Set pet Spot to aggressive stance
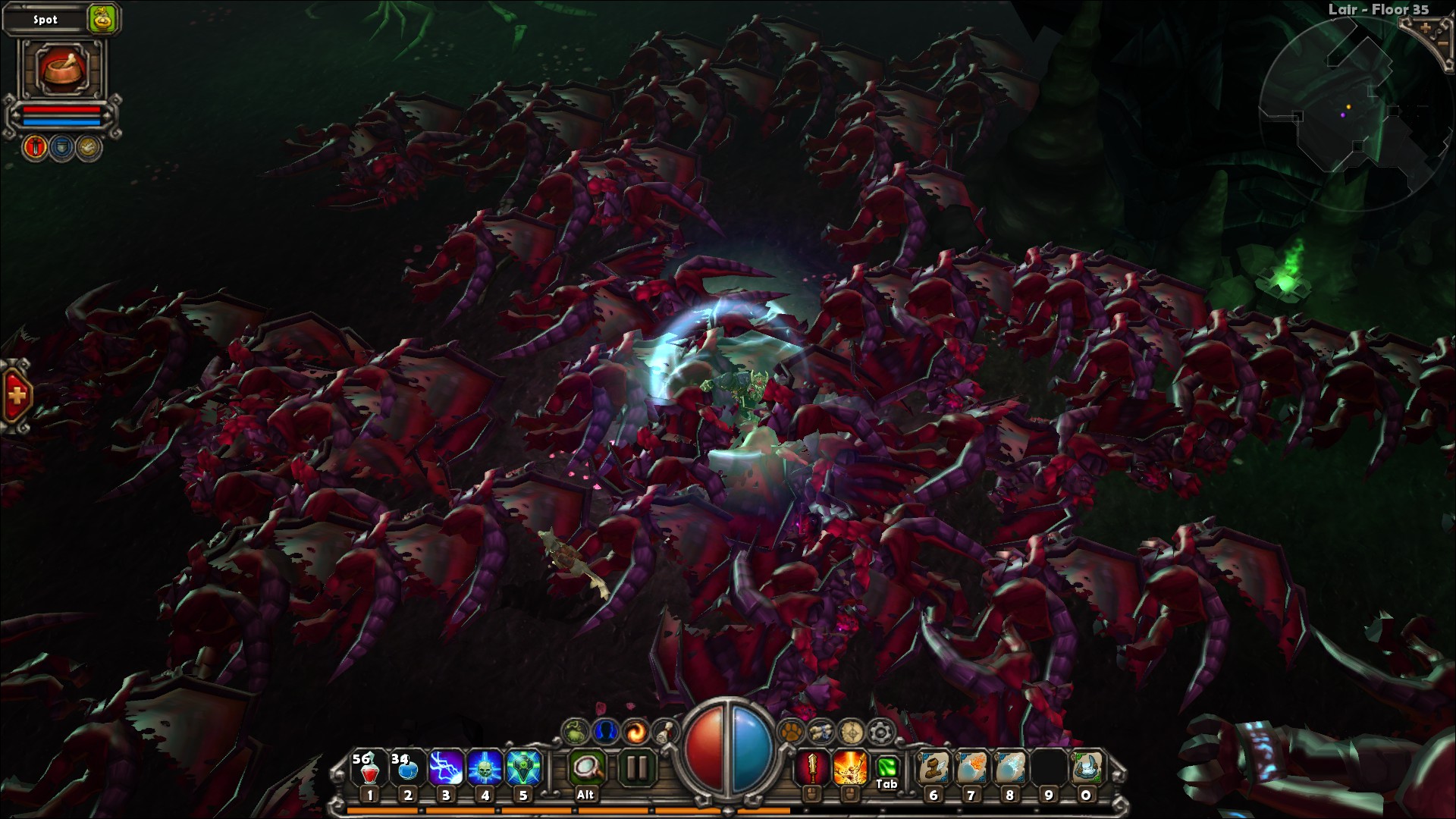The image size is (1456, 819). coord(36,146)
